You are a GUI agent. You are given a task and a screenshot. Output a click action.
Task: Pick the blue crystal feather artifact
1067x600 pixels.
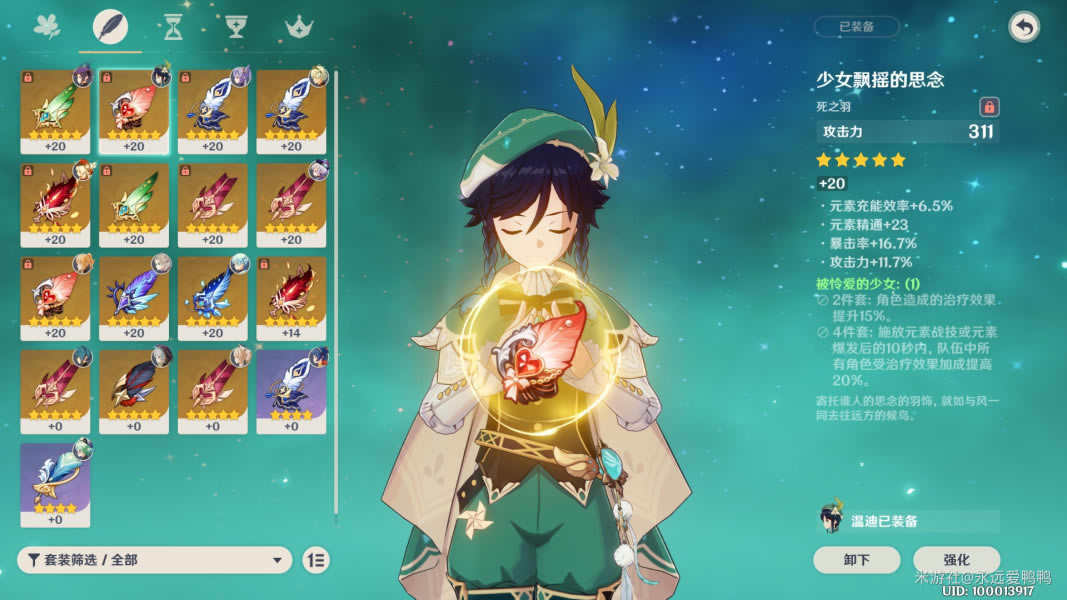point(212,297)
